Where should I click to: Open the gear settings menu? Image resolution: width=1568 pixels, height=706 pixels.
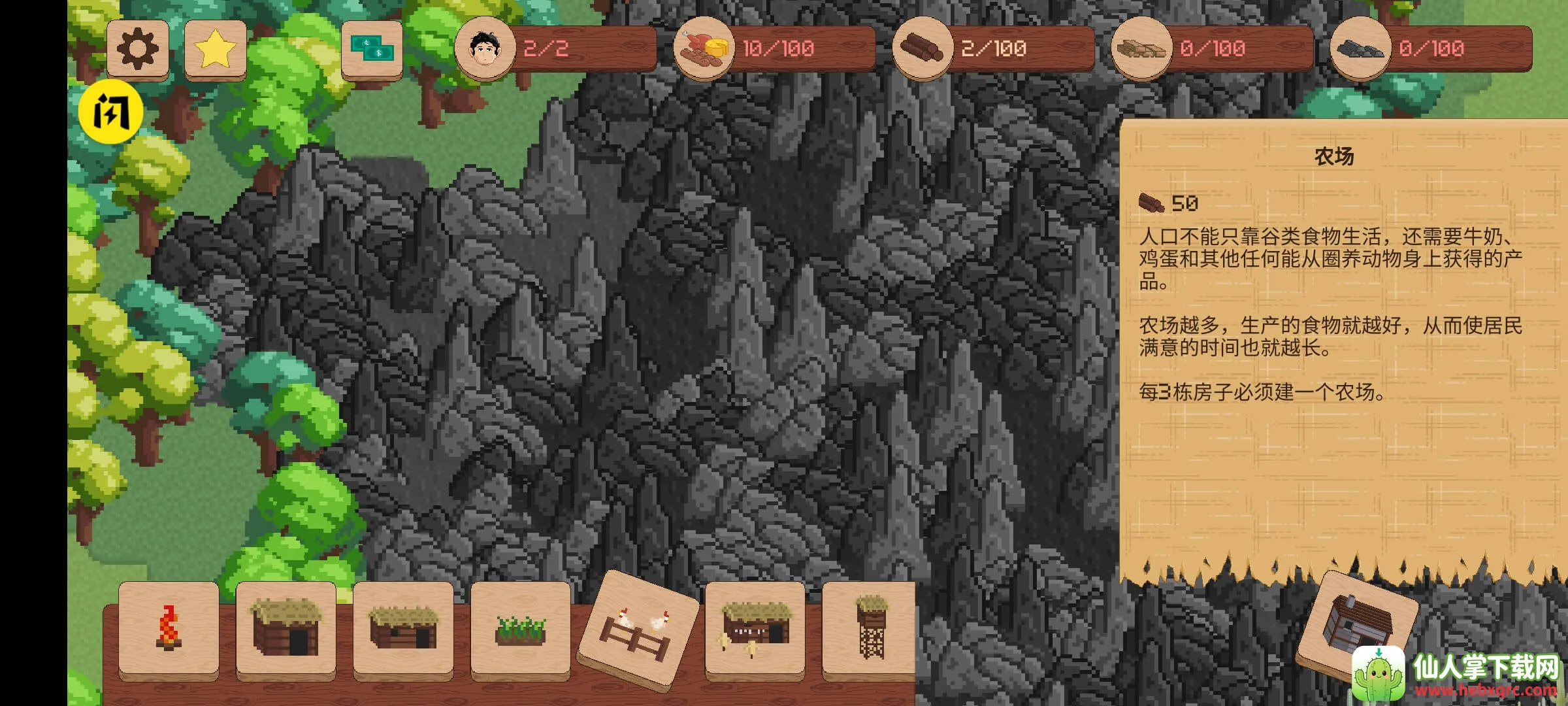coord(137,48)
